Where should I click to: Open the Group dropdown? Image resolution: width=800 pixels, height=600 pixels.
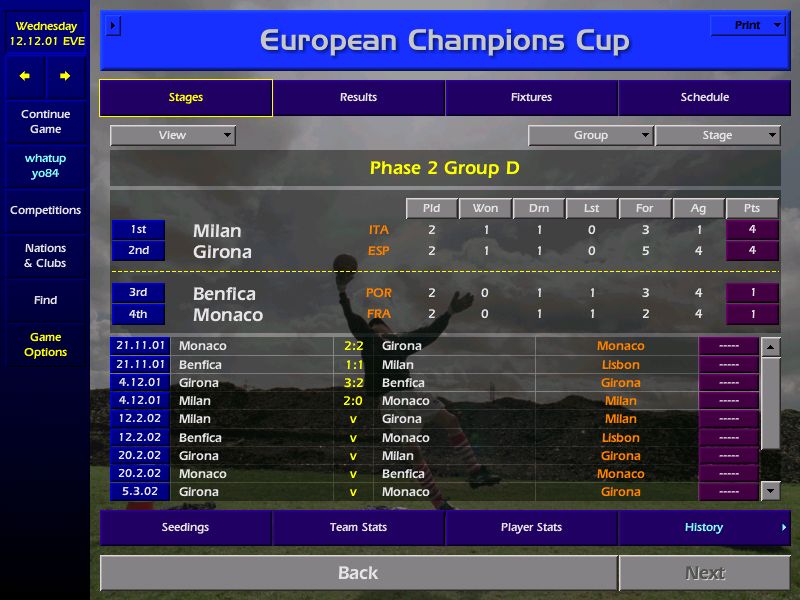(x=590, y=136)
